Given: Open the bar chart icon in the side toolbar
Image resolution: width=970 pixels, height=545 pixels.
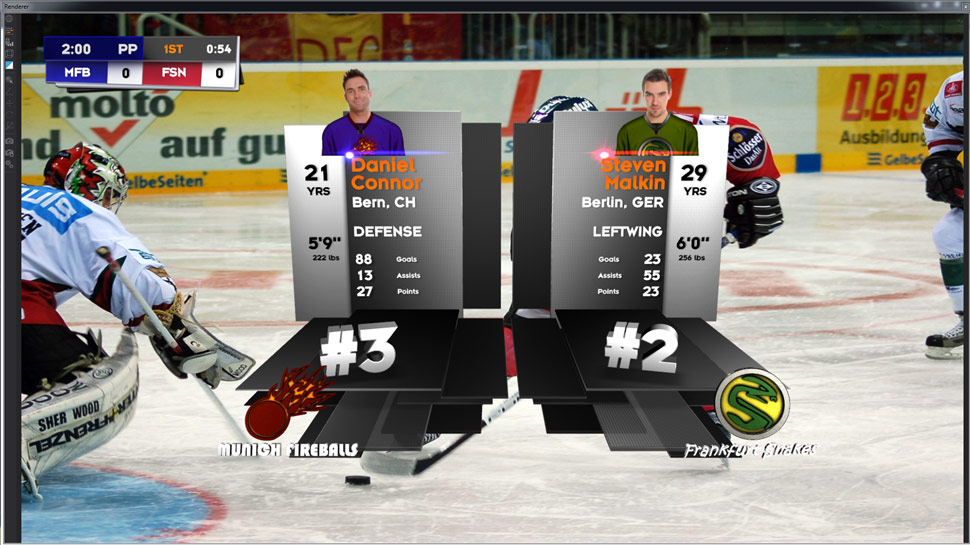Looking at the screenshot, I should [10, 44].
